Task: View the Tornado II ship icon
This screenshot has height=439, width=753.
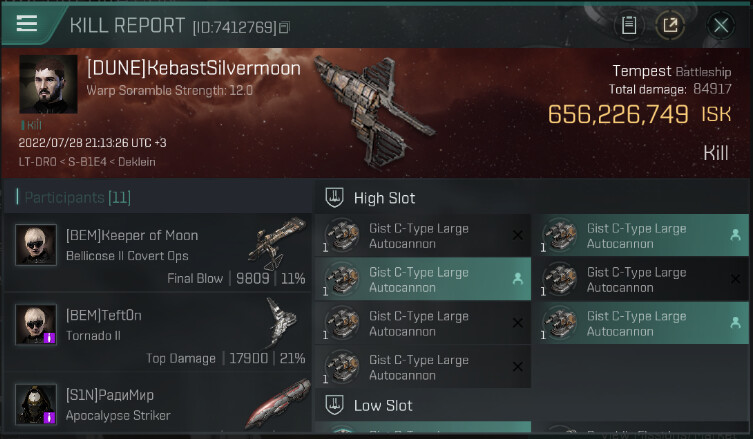Action: coord(280,322)
